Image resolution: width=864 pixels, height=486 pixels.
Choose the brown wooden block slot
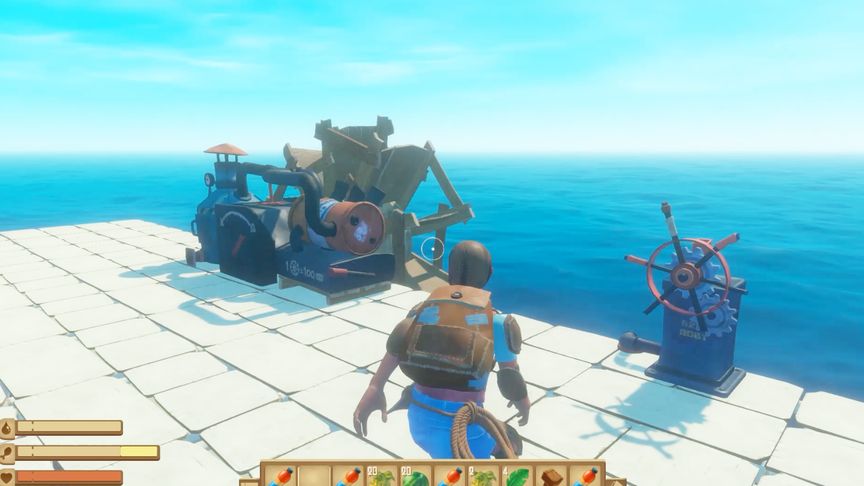[x=553, y=476]
